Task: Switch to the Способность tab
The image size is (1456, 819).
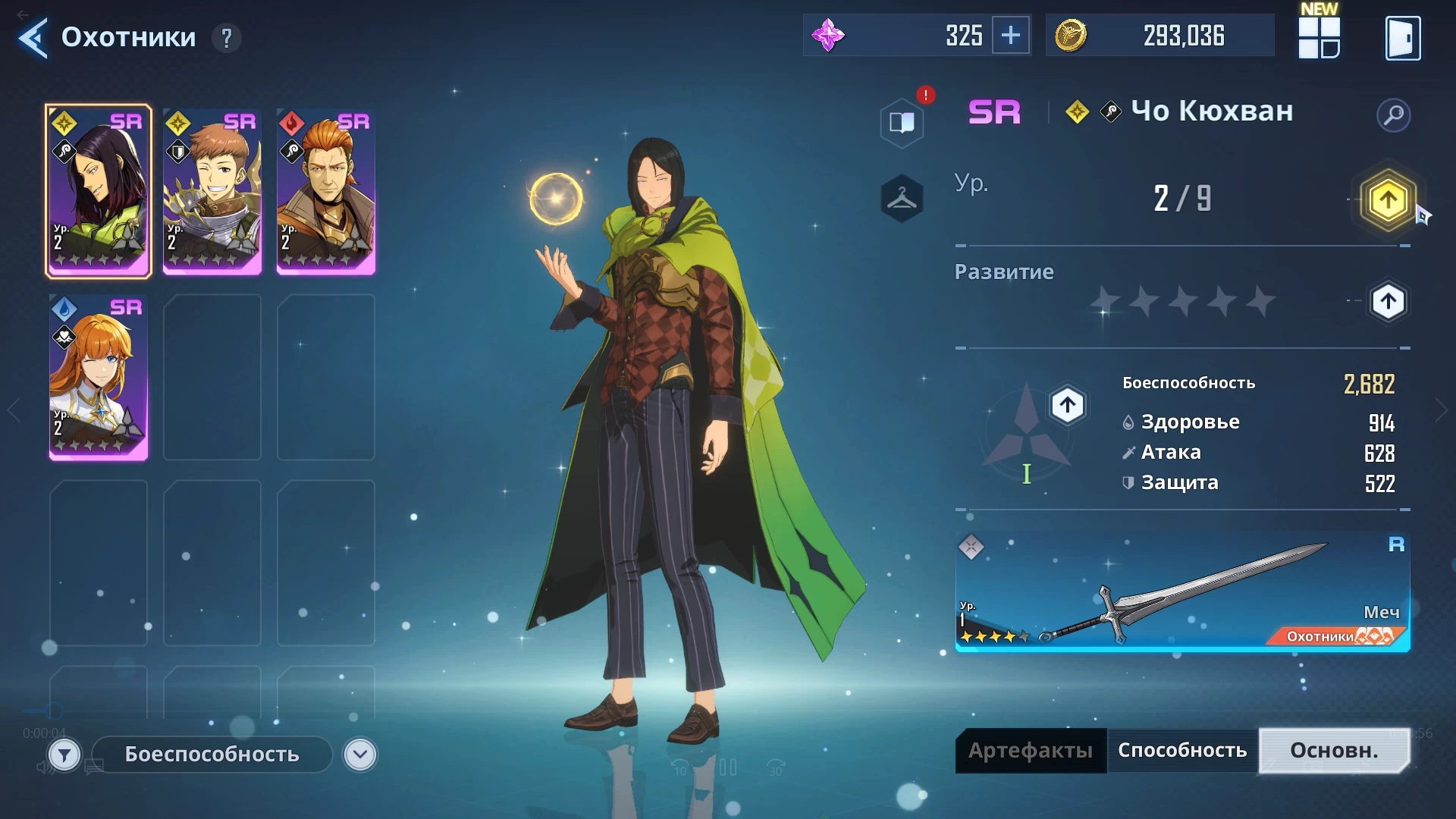Action: point(1182,751)
